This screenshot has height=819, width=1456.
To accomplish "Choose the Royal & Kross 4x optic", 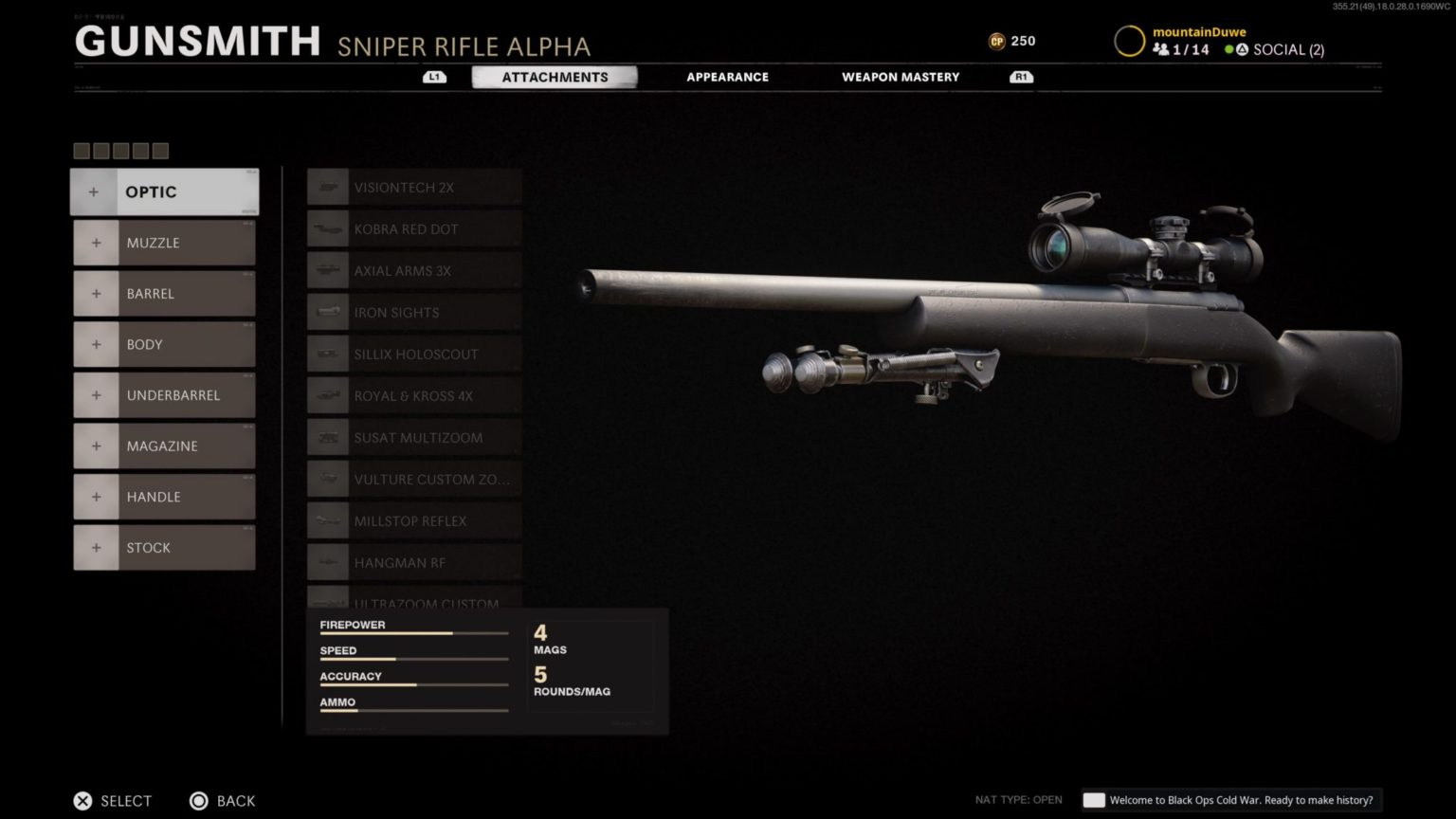I will [414, 396].
